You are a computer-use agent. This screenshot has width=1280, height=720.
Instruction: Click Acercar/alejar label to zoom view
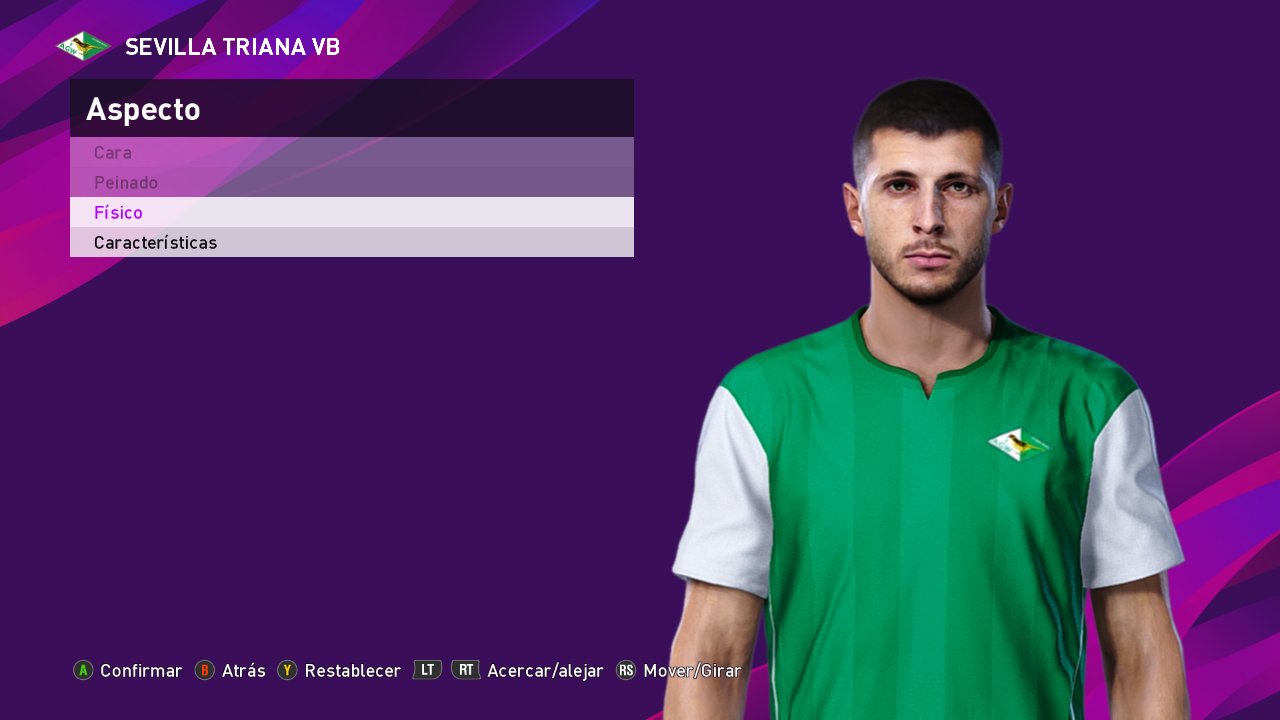pos(544,670)
